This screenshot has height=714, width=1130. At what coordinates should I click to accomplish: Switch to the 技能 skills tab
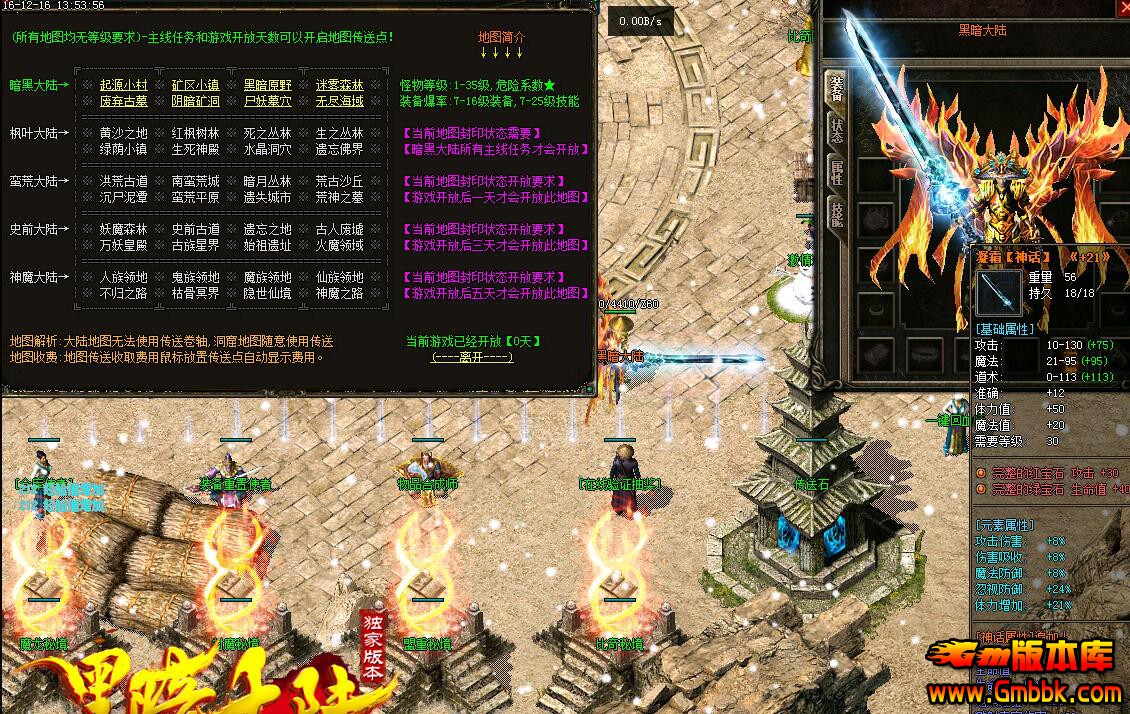pyautogui.click(x=835, y=212)
